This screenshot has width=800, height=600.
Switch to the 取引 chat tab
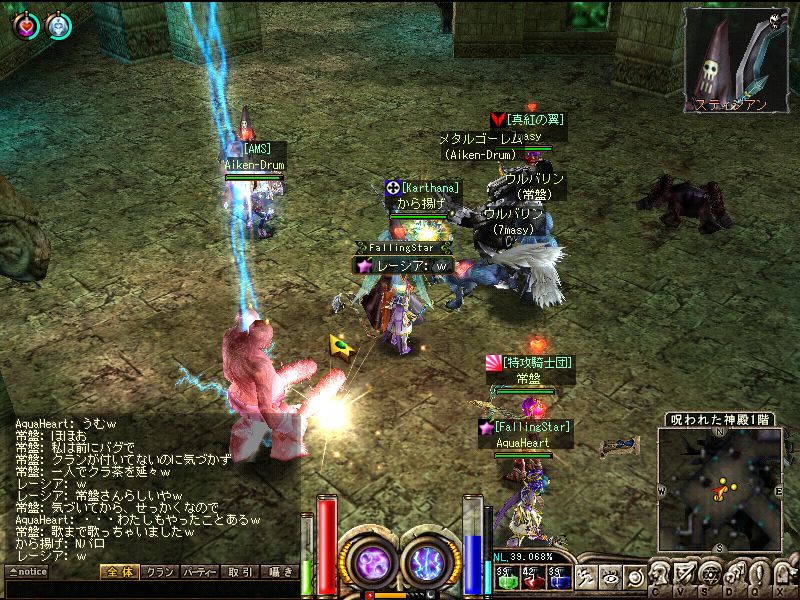[x=240, y=572]
